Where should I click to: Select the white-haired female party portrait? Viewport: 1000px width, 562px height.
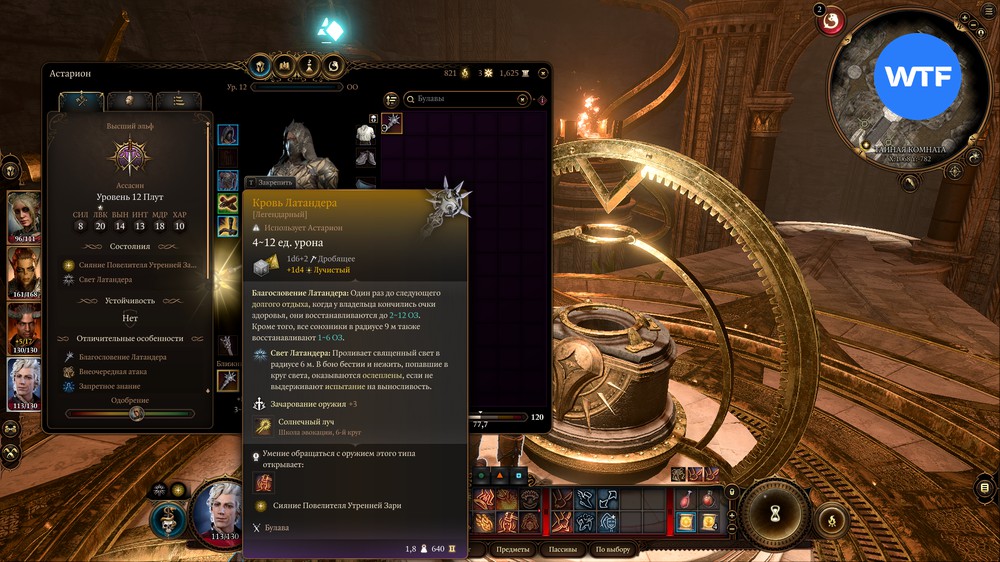click(x=24, y=211)
